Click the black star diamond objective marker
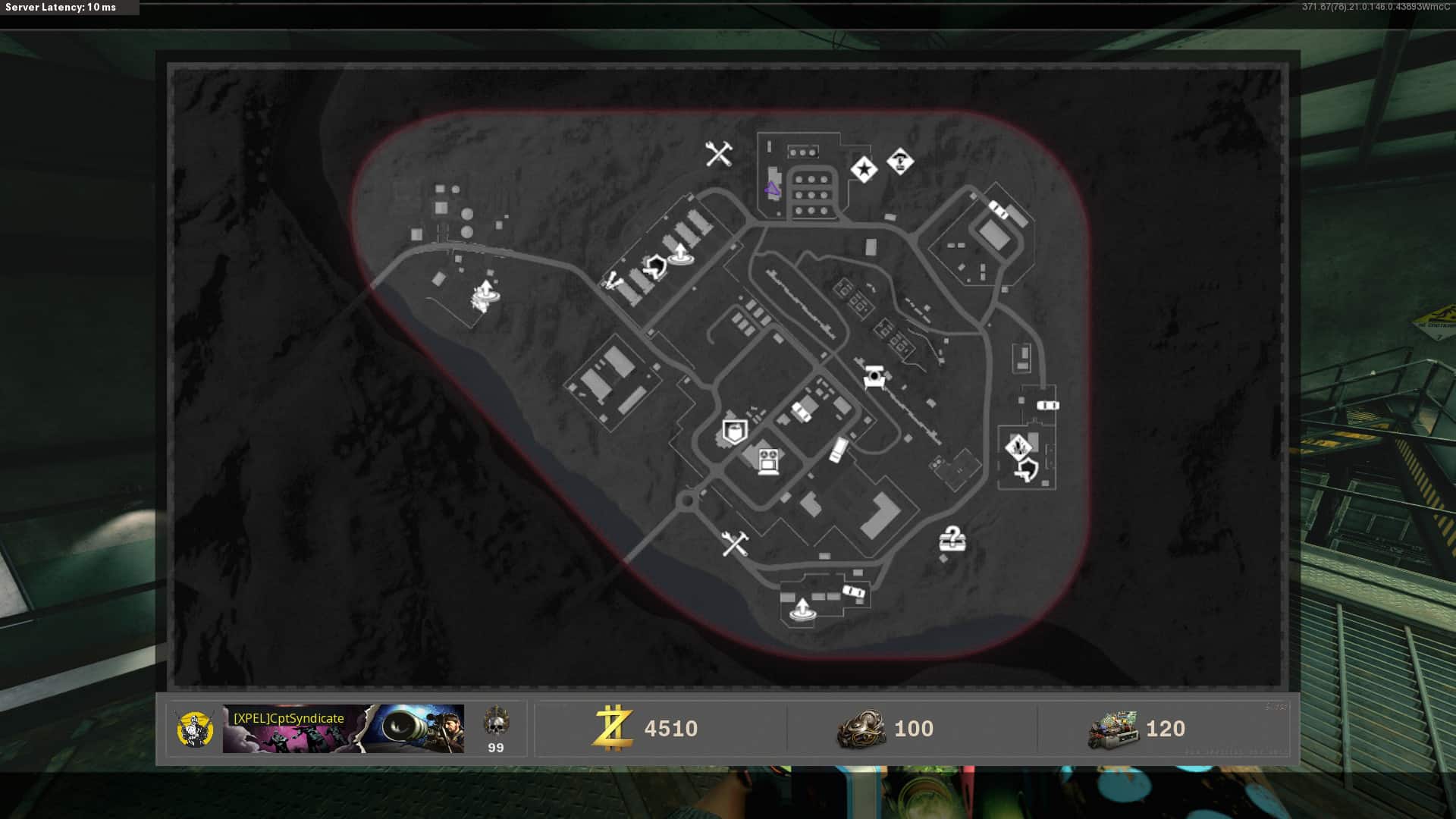The width and height of the screenshot is (1456, 819). pyautogui.click(x=864, y=169)
